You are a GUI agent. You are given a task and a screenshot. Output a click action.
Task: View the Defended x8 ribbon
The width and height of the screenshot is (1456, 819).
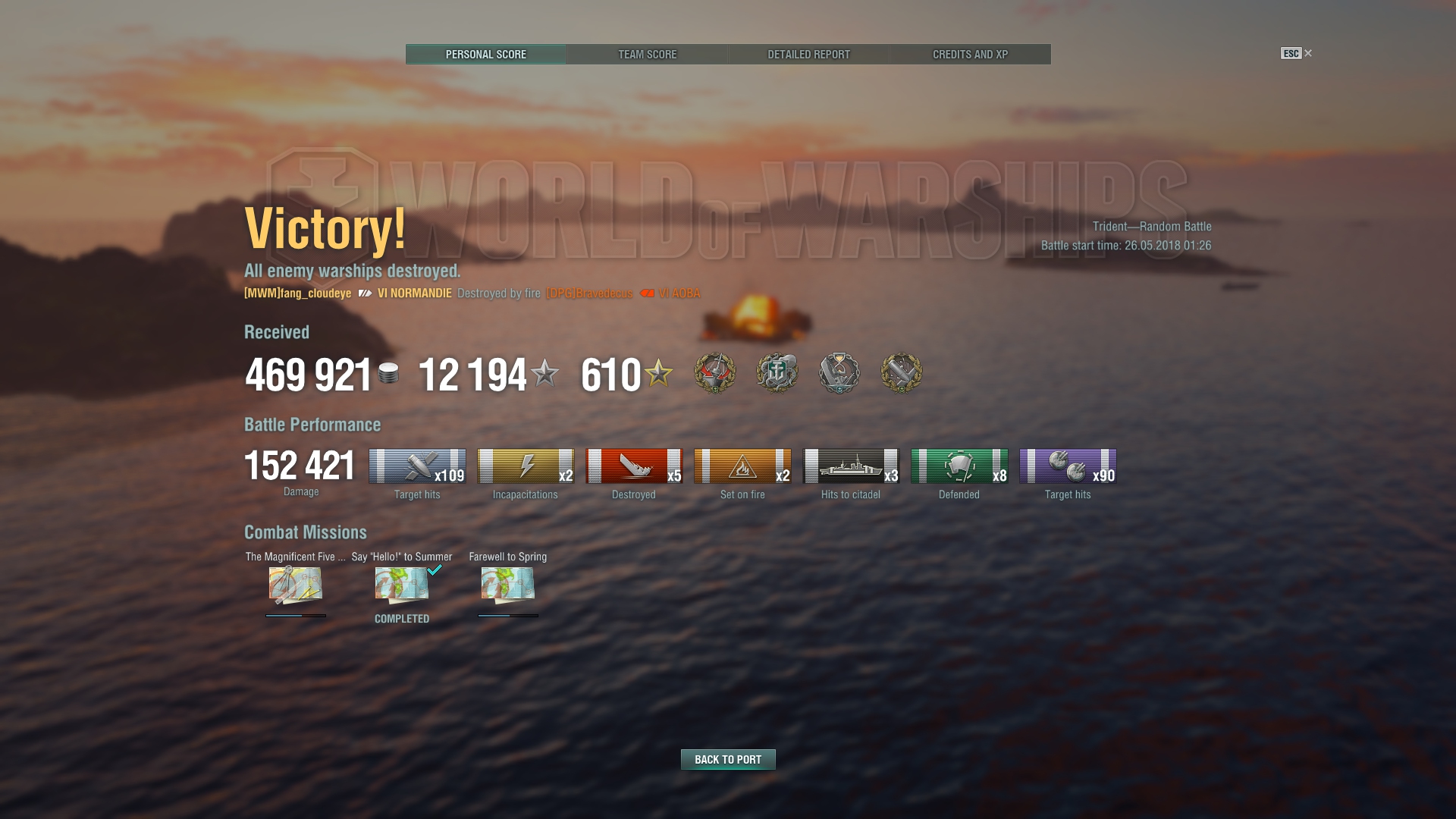click(x=959, y=466)
